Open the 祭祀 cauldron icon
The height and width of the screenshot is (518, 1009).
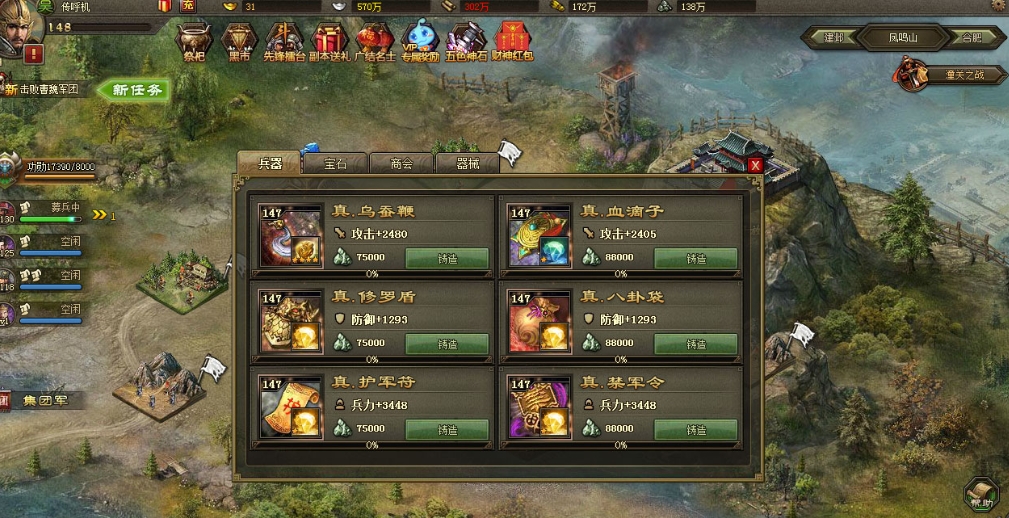pyautogui.click(x=194, y=43)
